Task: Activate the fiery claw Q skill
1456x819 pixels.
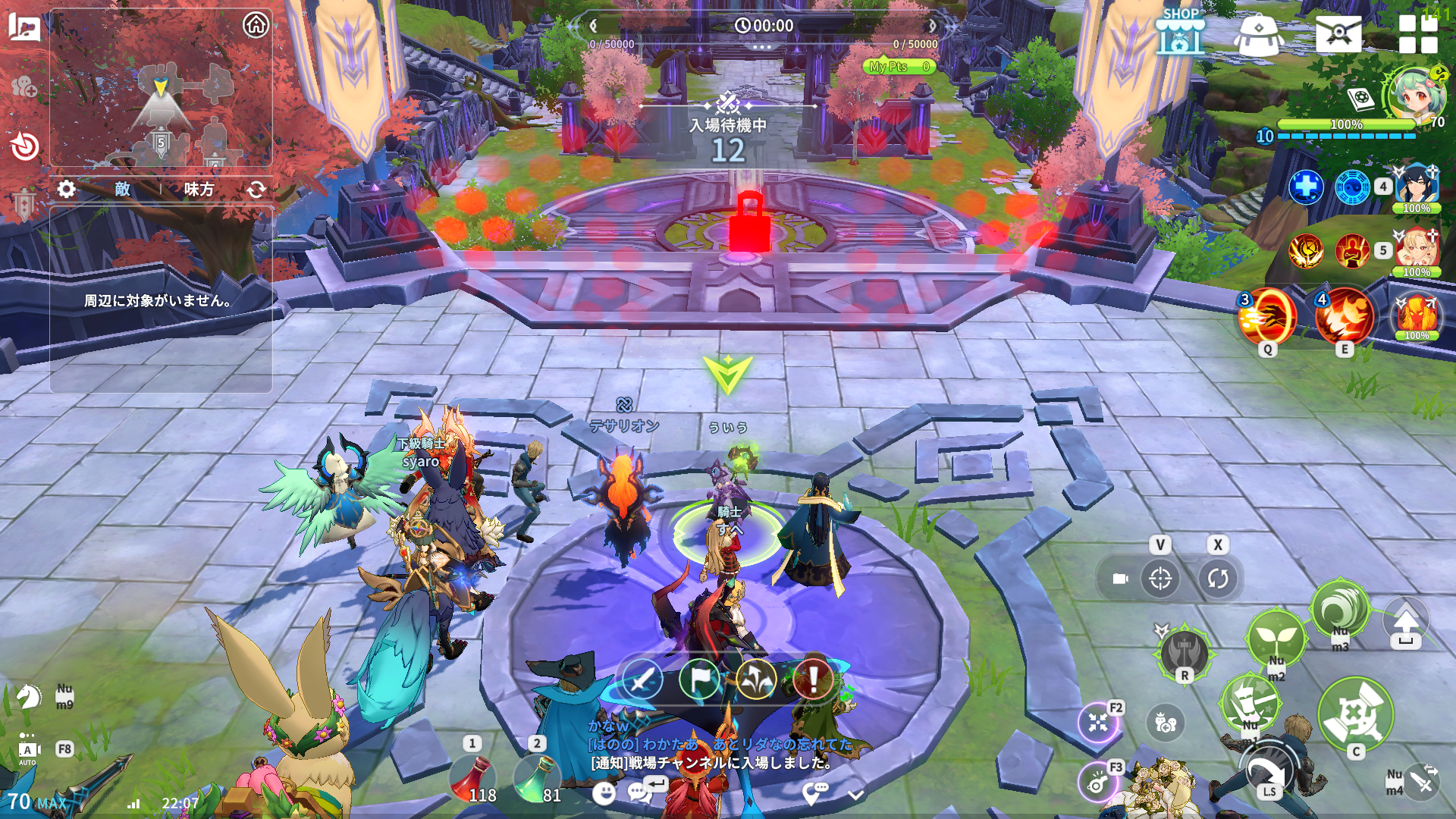Action: (1267, 318)
